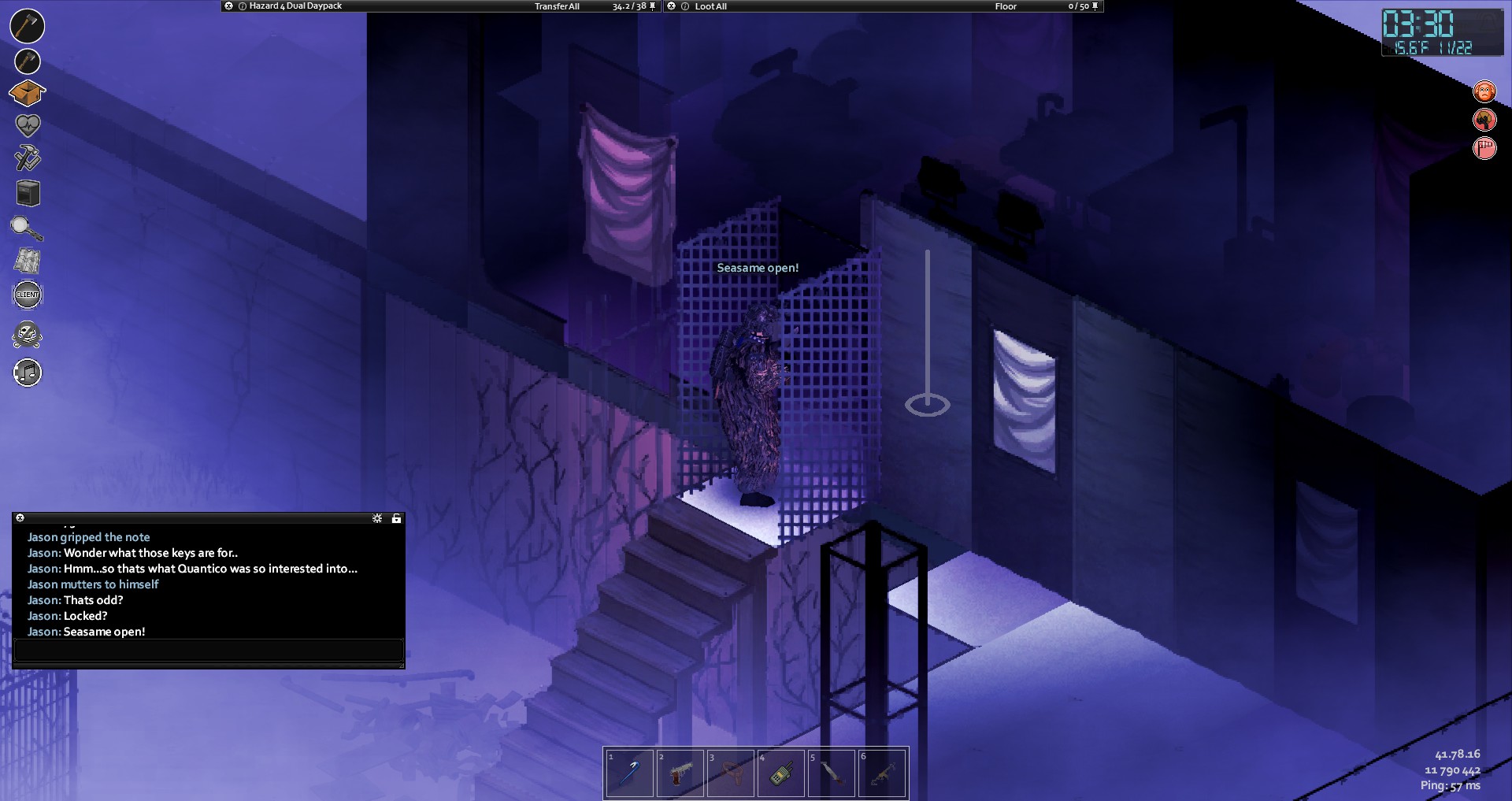Image resolution: width=1512 pixels, height=801 pixels.
Task: Open the inventory box icon
Action: 27,94
